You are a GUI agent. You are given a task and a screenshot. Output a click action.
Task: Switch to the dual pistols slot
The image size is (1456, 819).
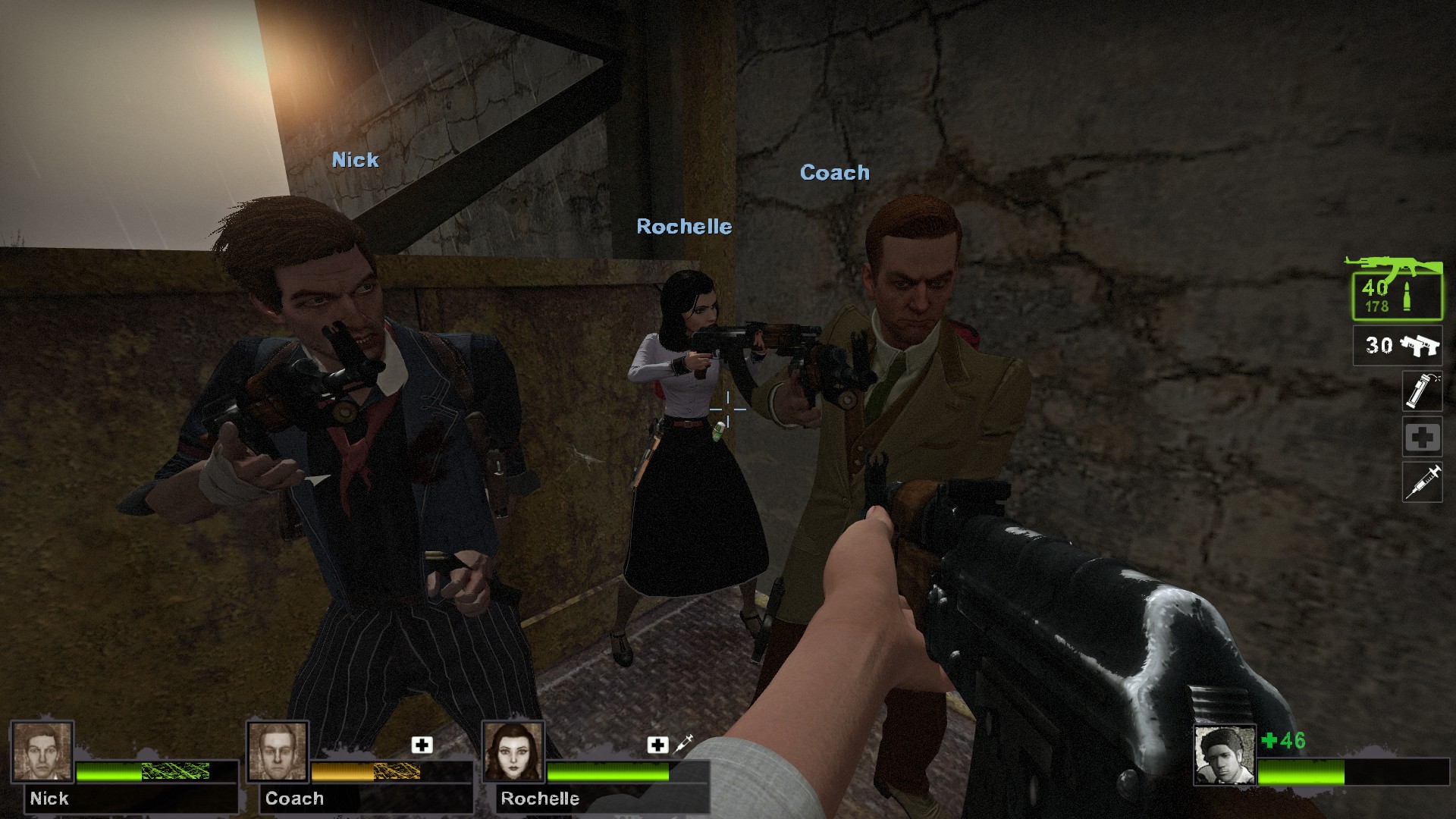click(1398, 346)
